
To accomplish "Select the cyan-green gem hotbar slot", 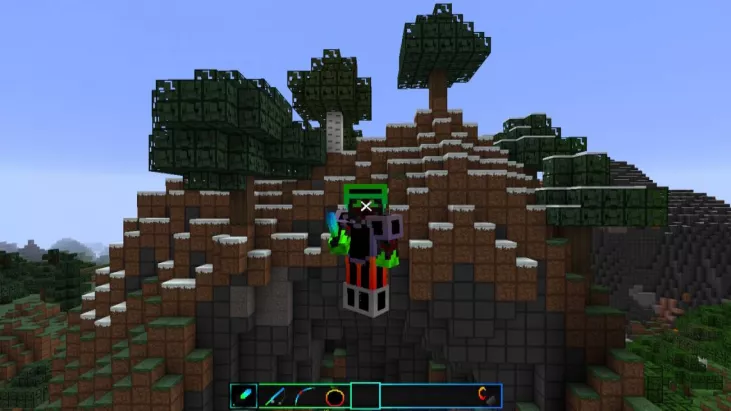I will (246, 395).
